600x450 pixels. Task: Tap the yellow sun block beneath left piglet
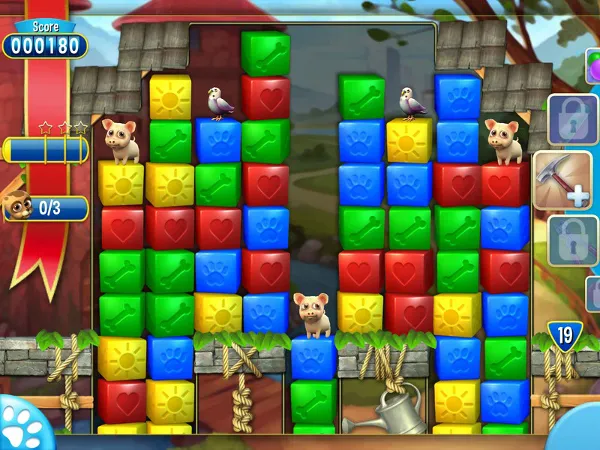pyautogui.click(x=122, y=184)
